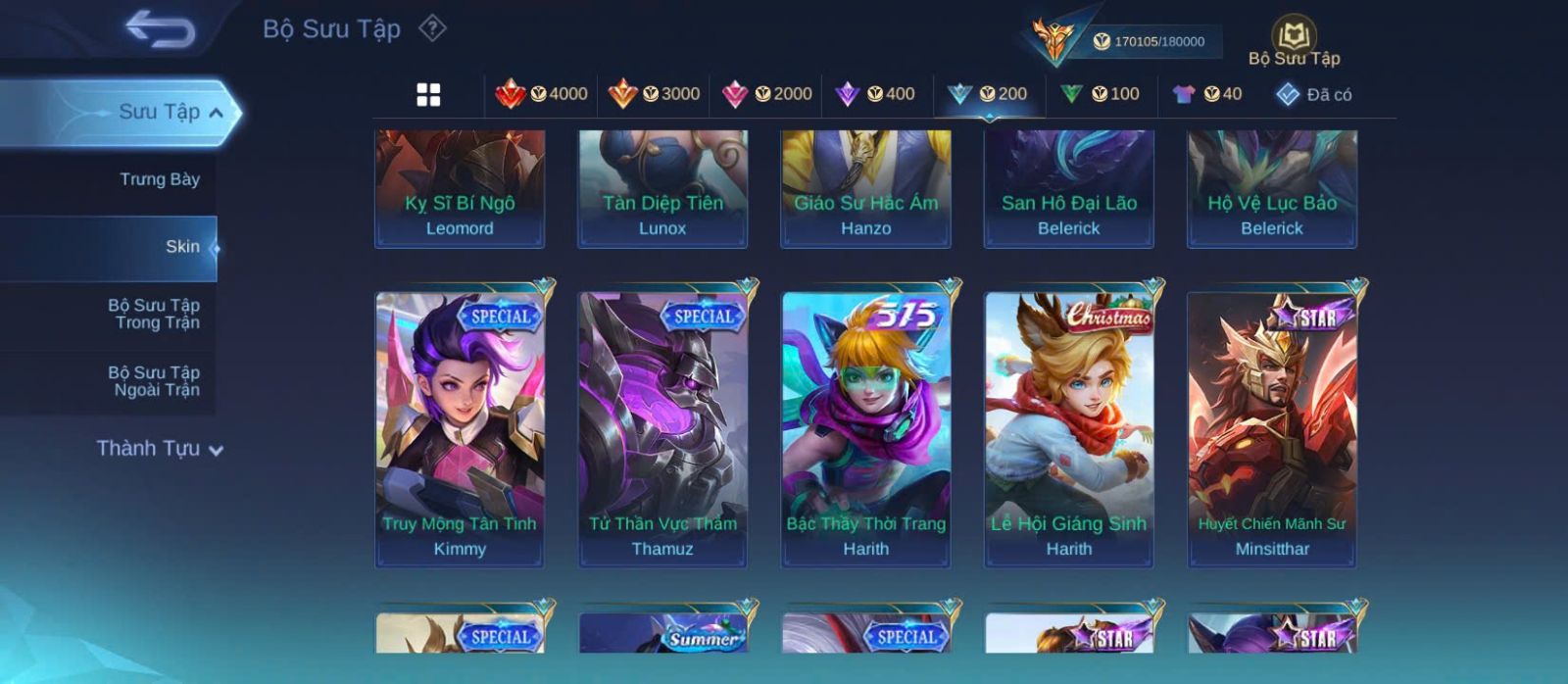
Task: Switch to the 4000 points tier tab
Action: (x=542, y=94)
